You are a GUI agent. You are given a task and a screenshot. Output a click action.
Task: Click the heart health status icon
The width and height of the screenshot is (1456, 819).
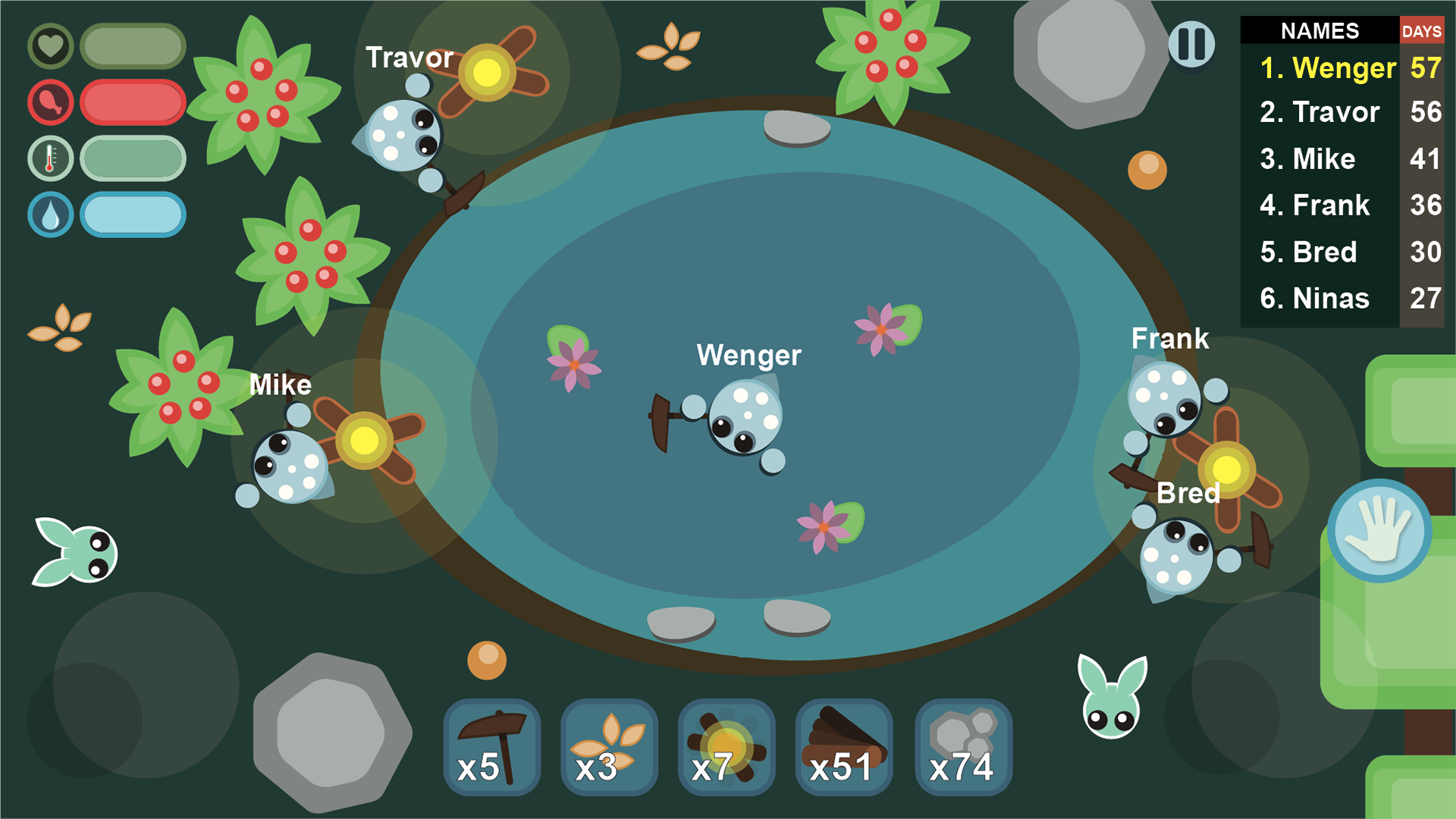50,45
